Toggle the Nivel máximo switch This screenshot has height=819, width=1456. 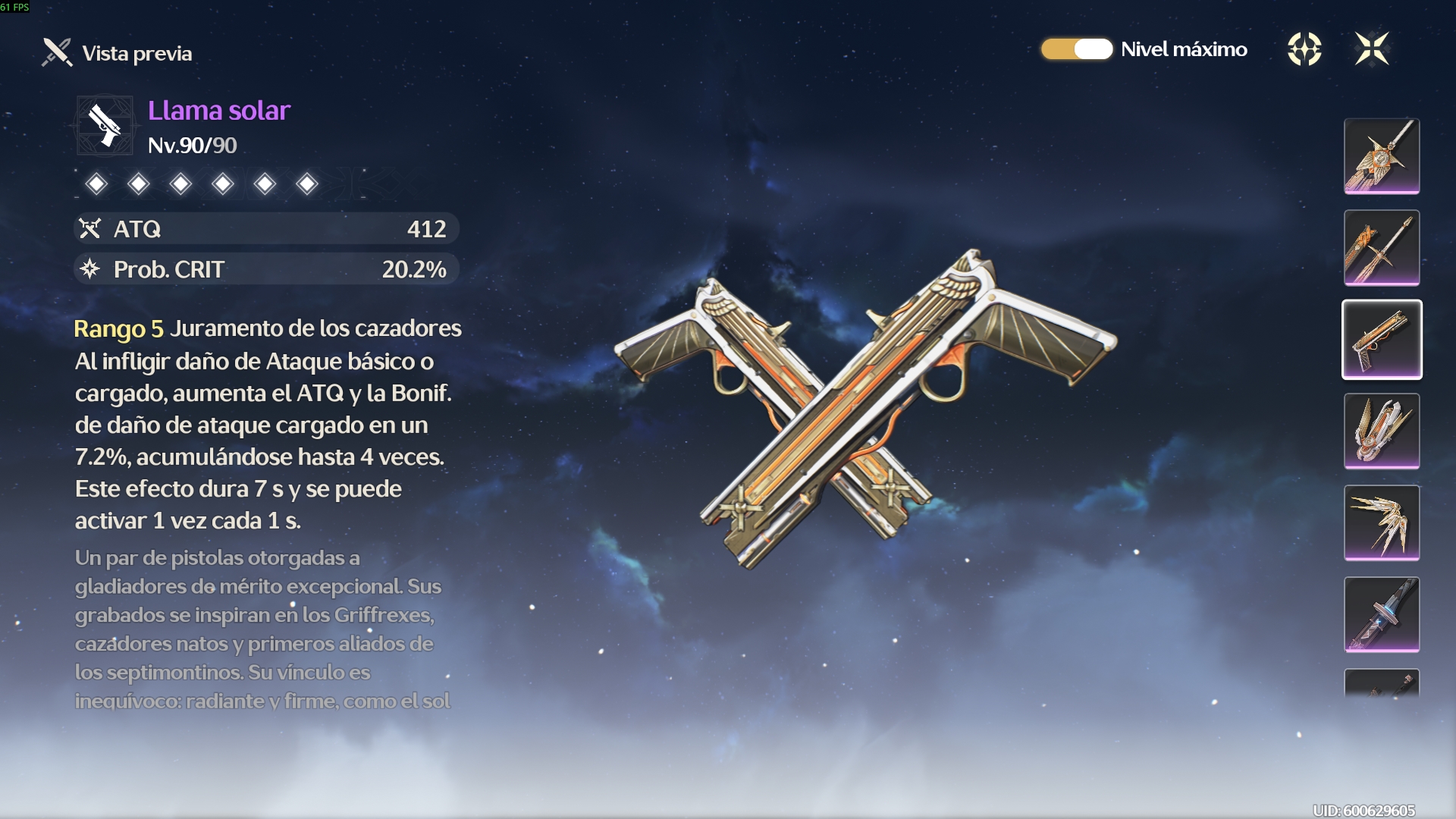pyautogui.click(x=1076, y=49)
